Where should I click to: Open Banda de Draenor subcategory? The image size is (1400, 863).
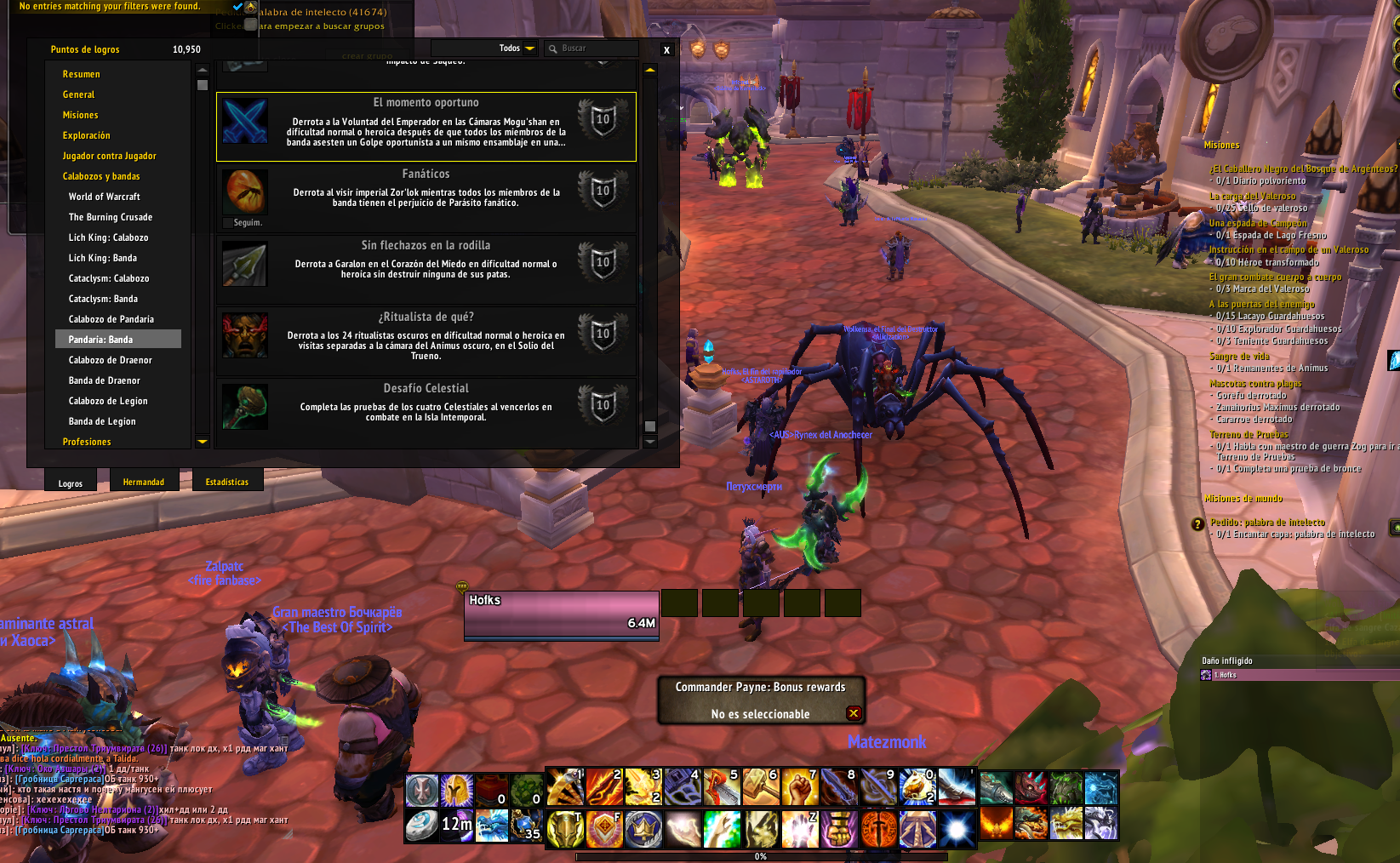click(105, 380)
